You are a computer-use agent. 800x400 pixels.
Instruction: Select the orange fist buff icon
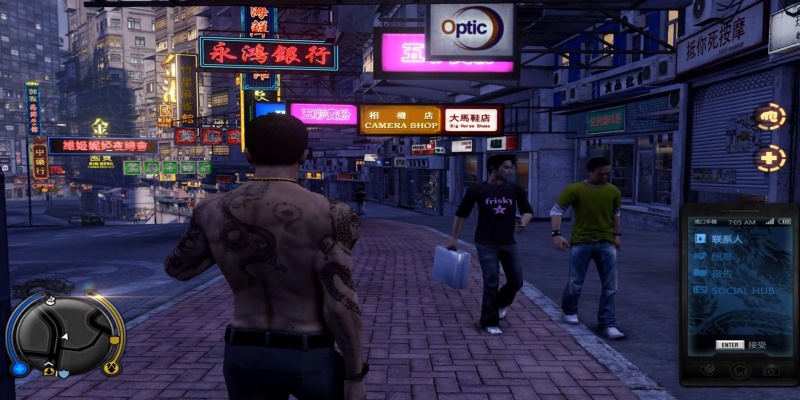(x=768, y=116)
